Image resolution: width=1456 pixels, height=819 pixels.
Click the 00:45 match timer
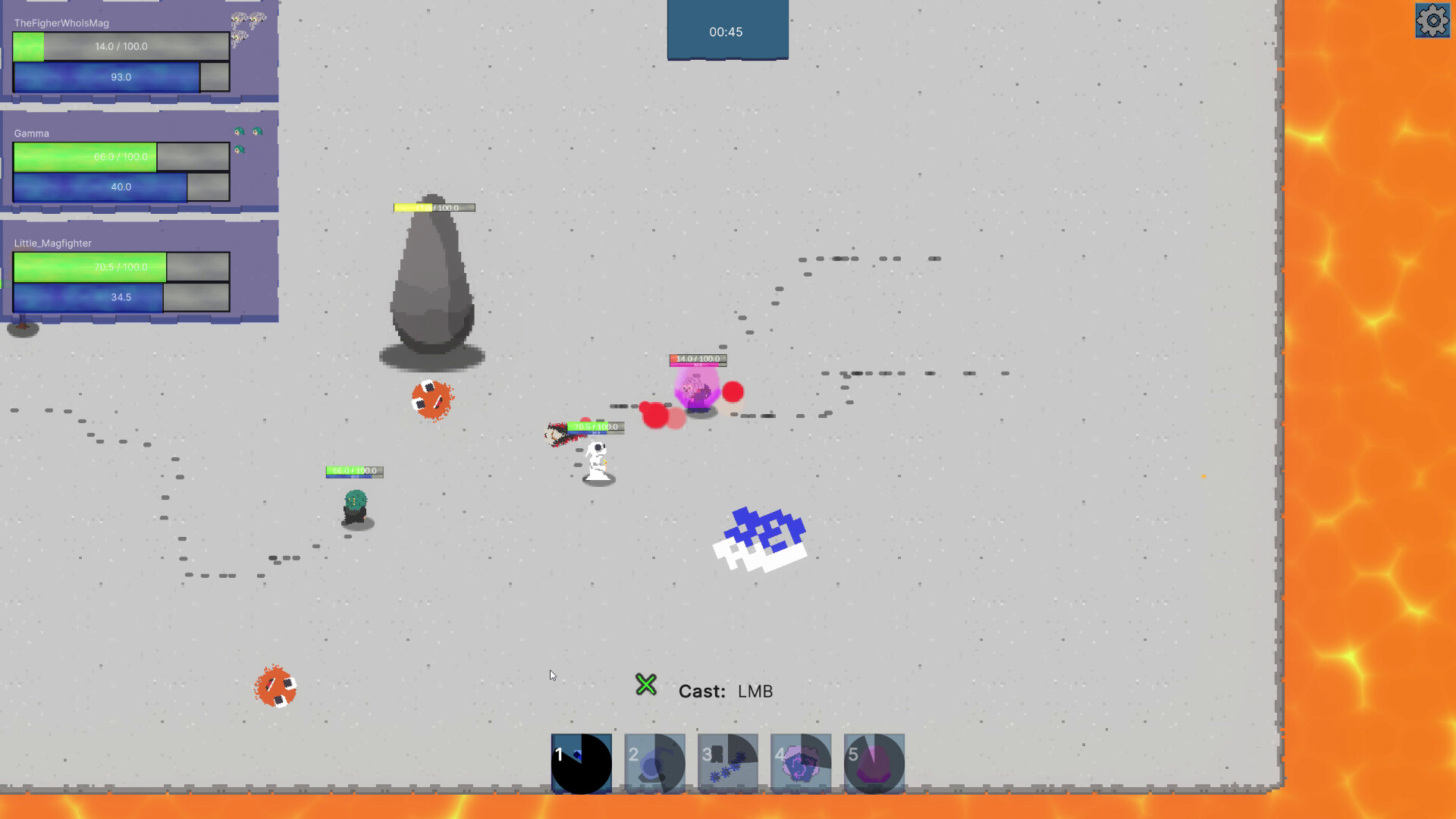pos(726,31)
